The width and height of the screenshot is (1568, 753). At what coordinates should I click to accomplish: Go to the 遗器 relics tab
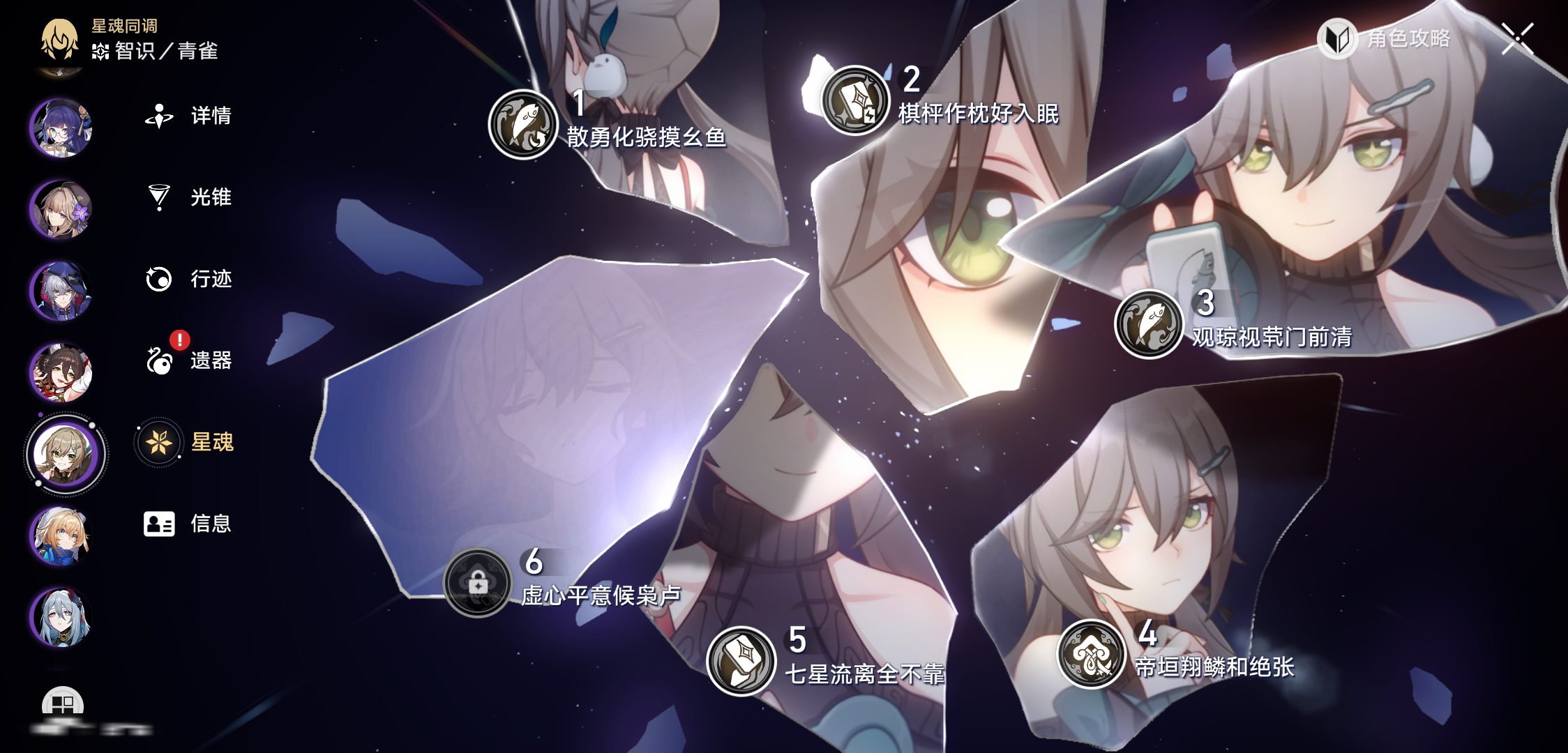click(188, 360)
